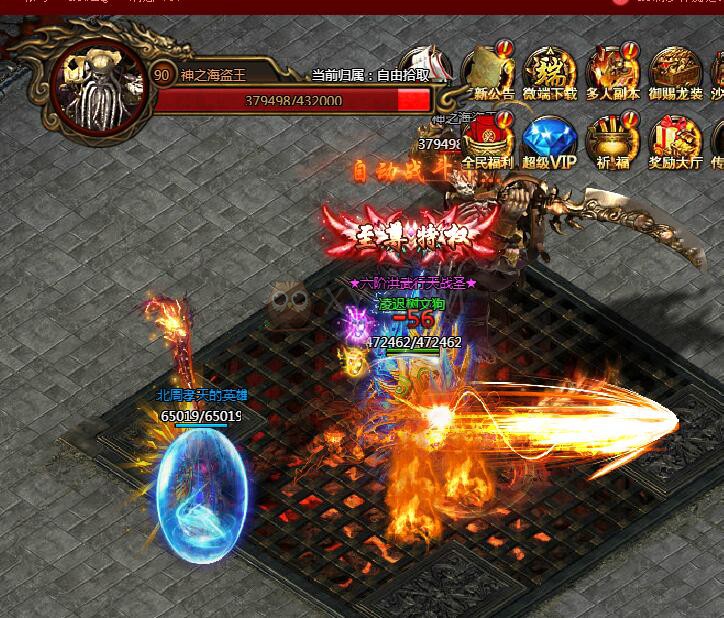Open the 超级VIP blue diamond icon
Image resolution: width=724 pixels, height=618 pixels.
tap(550, 139)
